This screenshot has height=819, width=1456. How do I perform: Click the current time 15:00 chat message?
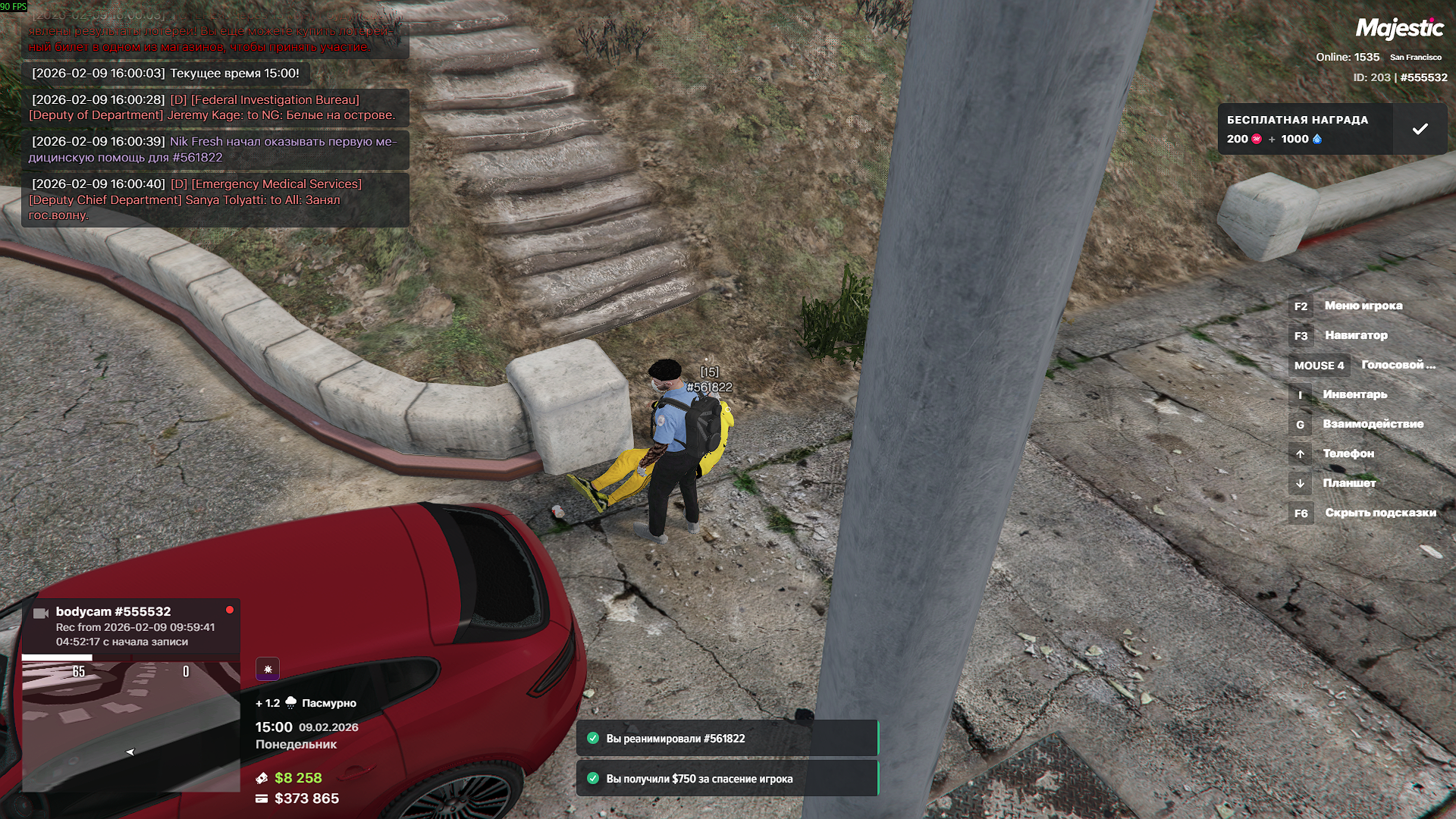click(x=165, y=74)
